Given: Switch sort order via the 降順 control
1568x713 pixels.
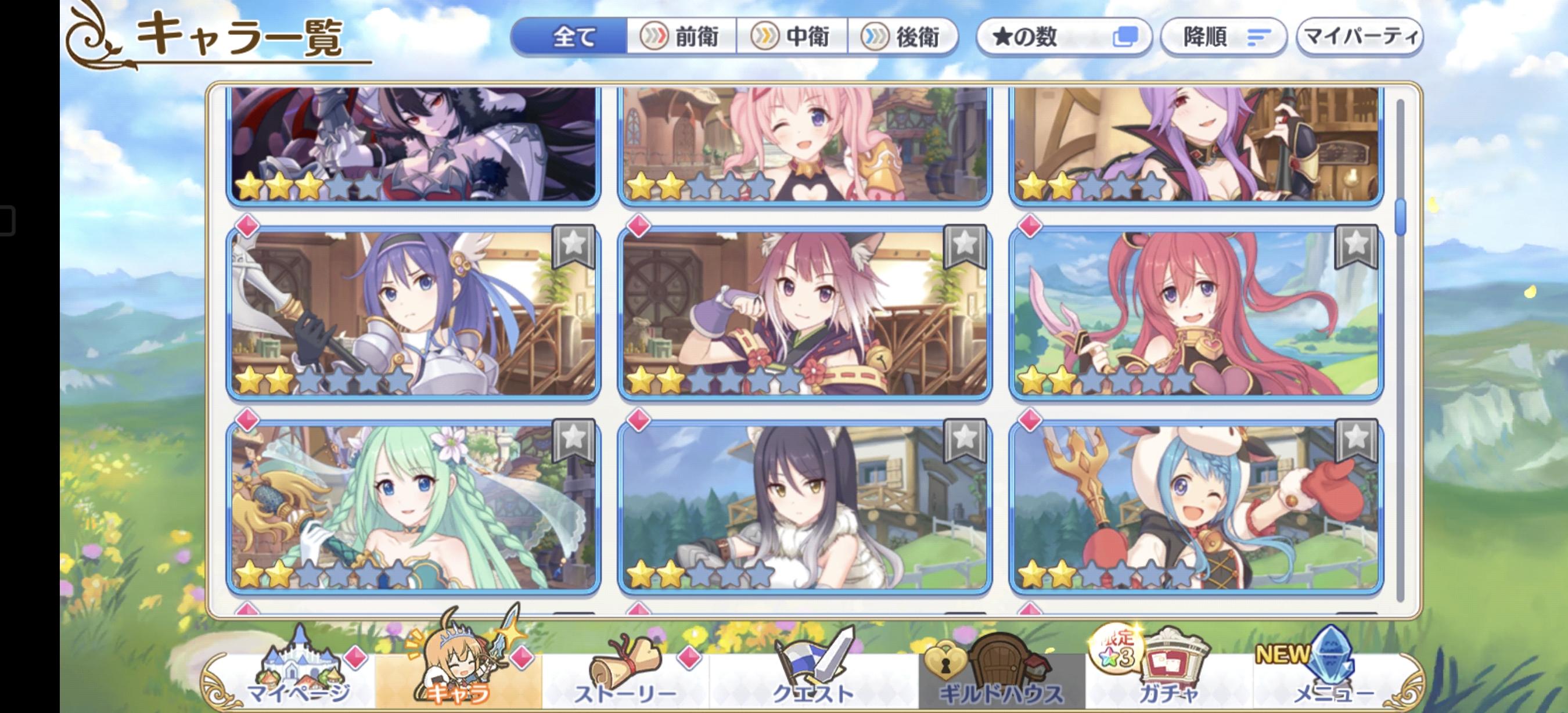Looking at the screenshot, I should 1222,38.
